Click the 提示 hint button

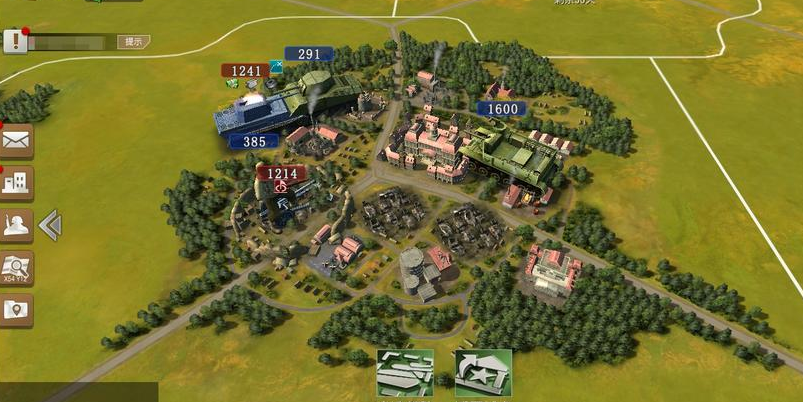[x=134, y=42]
